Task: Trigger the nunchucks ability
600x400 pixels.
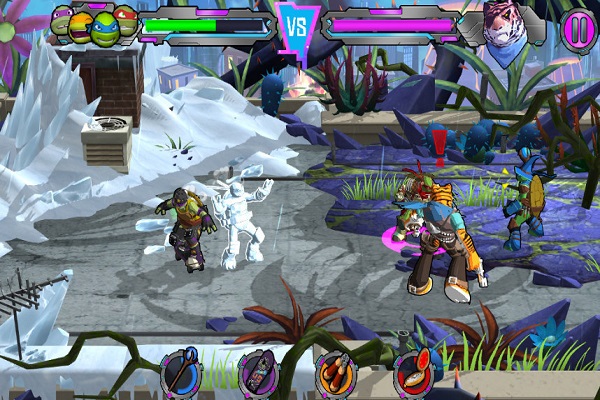Action: tap(335, 374)
